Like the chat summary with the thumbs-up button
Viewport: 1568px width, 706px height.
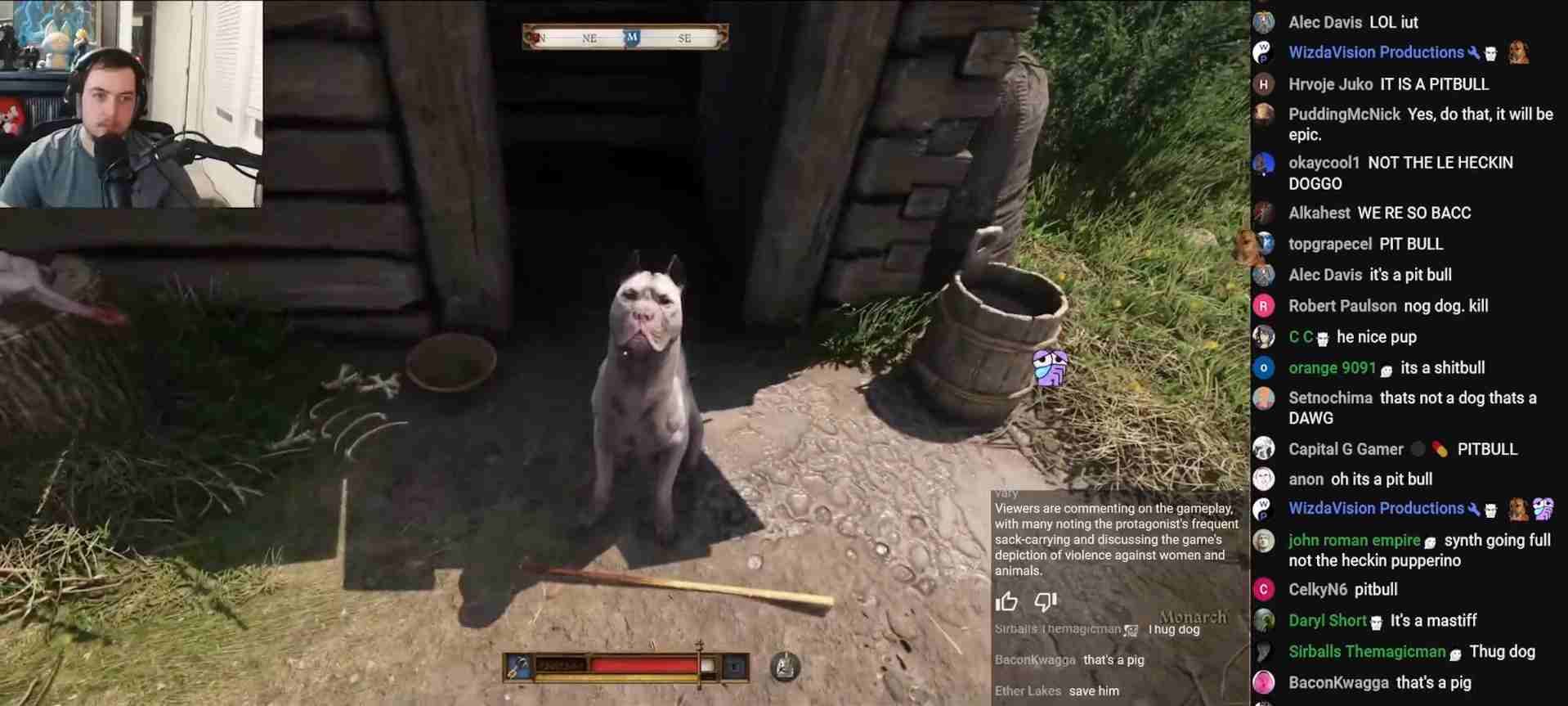coord(1006,603)
